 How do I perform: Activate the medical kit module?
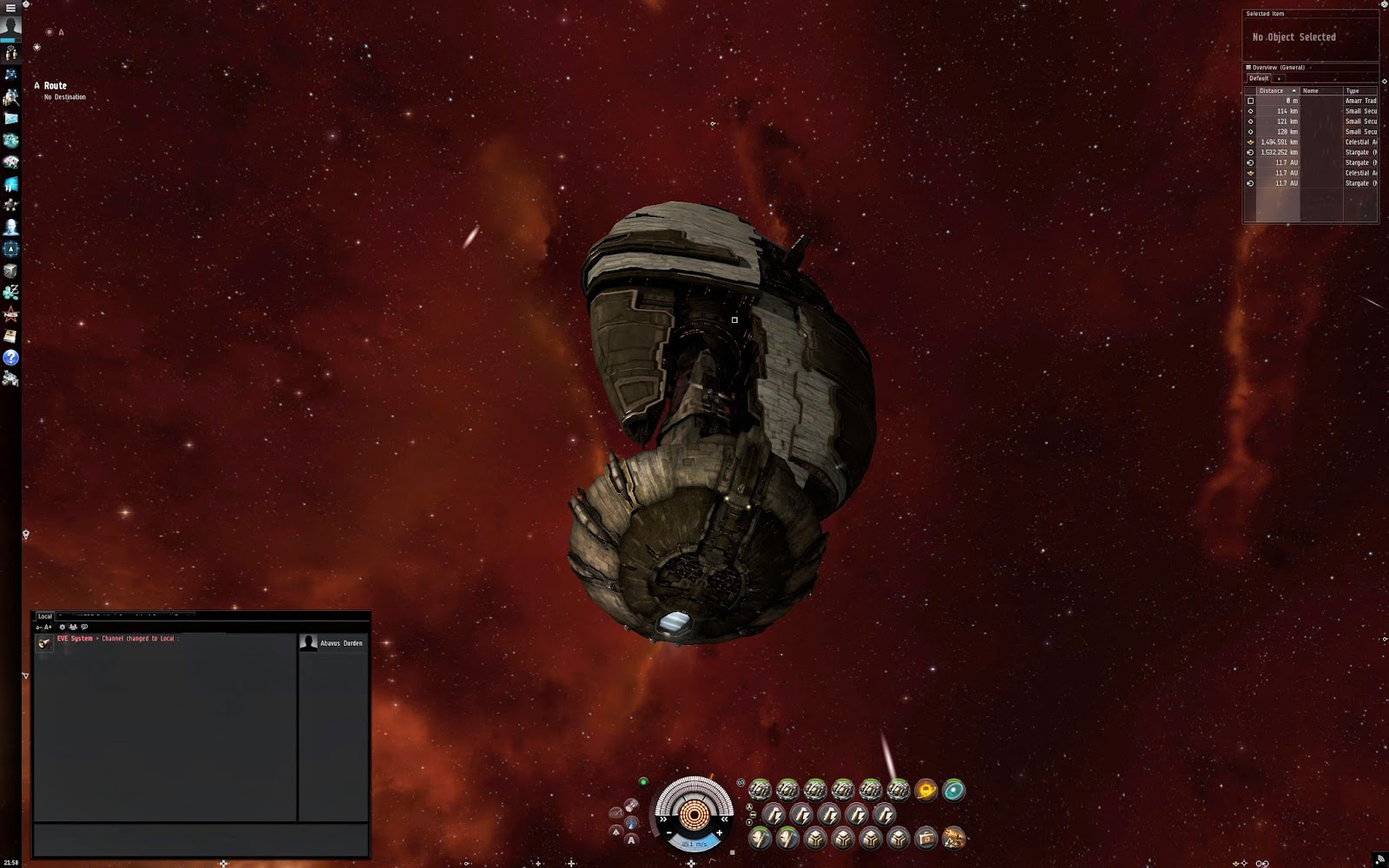[x=926, y=838]
